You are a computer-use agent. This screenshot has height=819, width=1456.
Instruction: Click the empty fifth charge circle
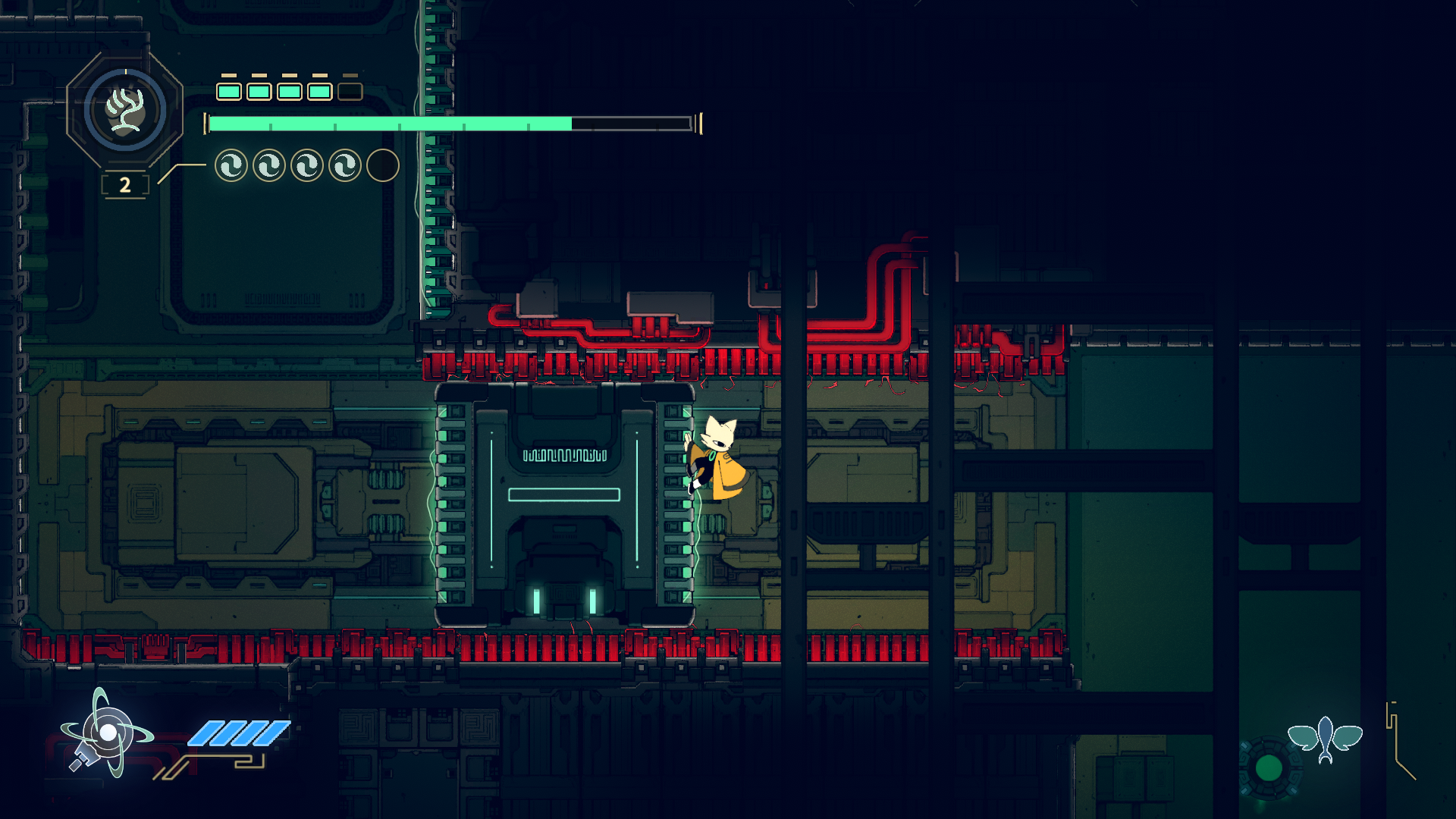(382, 165)
